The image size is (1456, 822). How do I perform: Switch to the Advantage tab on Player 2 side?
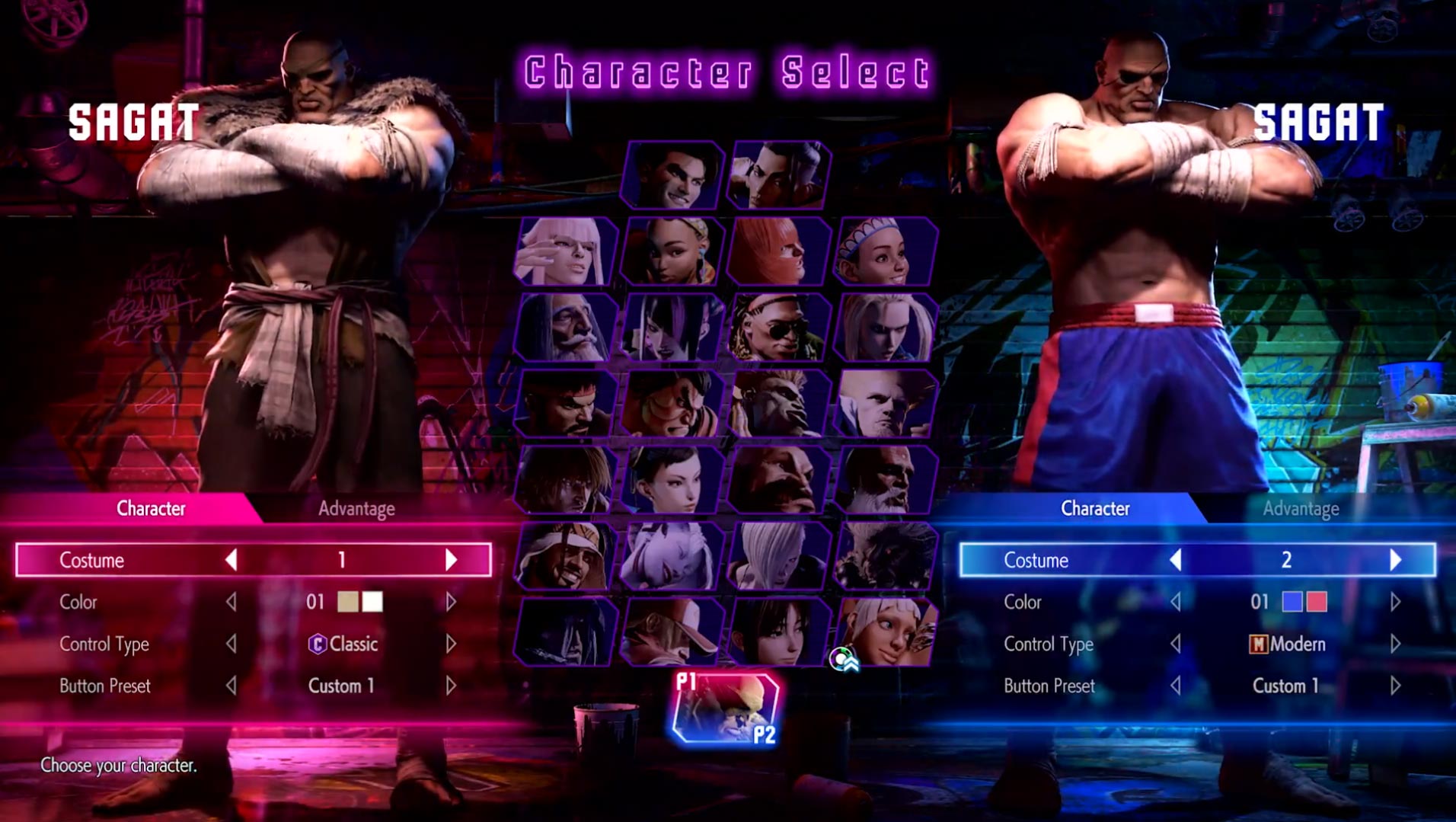1301,509
